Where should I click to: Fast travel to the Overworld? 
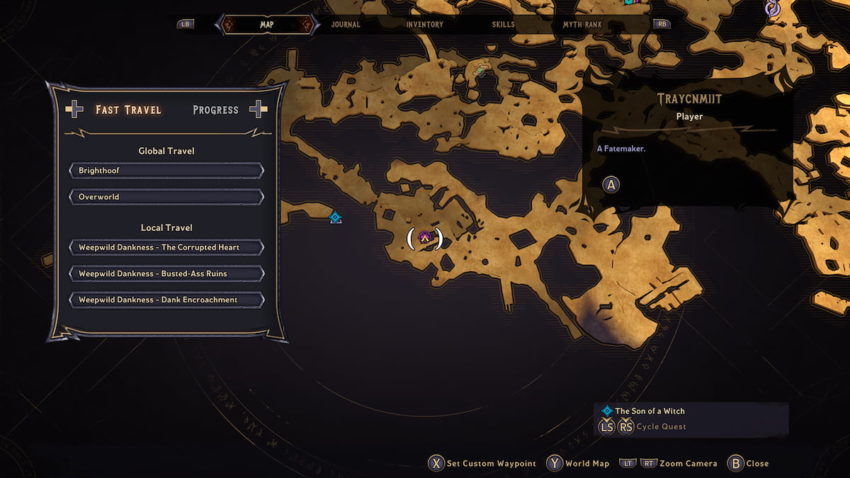166,197
